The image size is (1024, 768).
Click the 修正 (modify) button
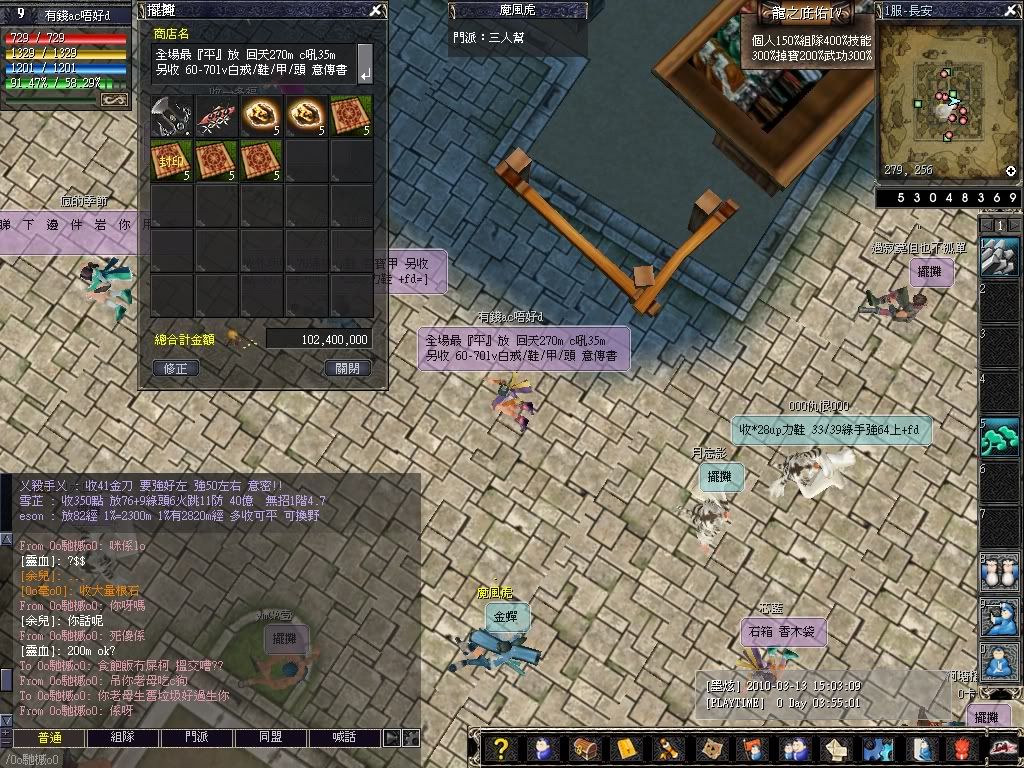click(x=177, y=368)
